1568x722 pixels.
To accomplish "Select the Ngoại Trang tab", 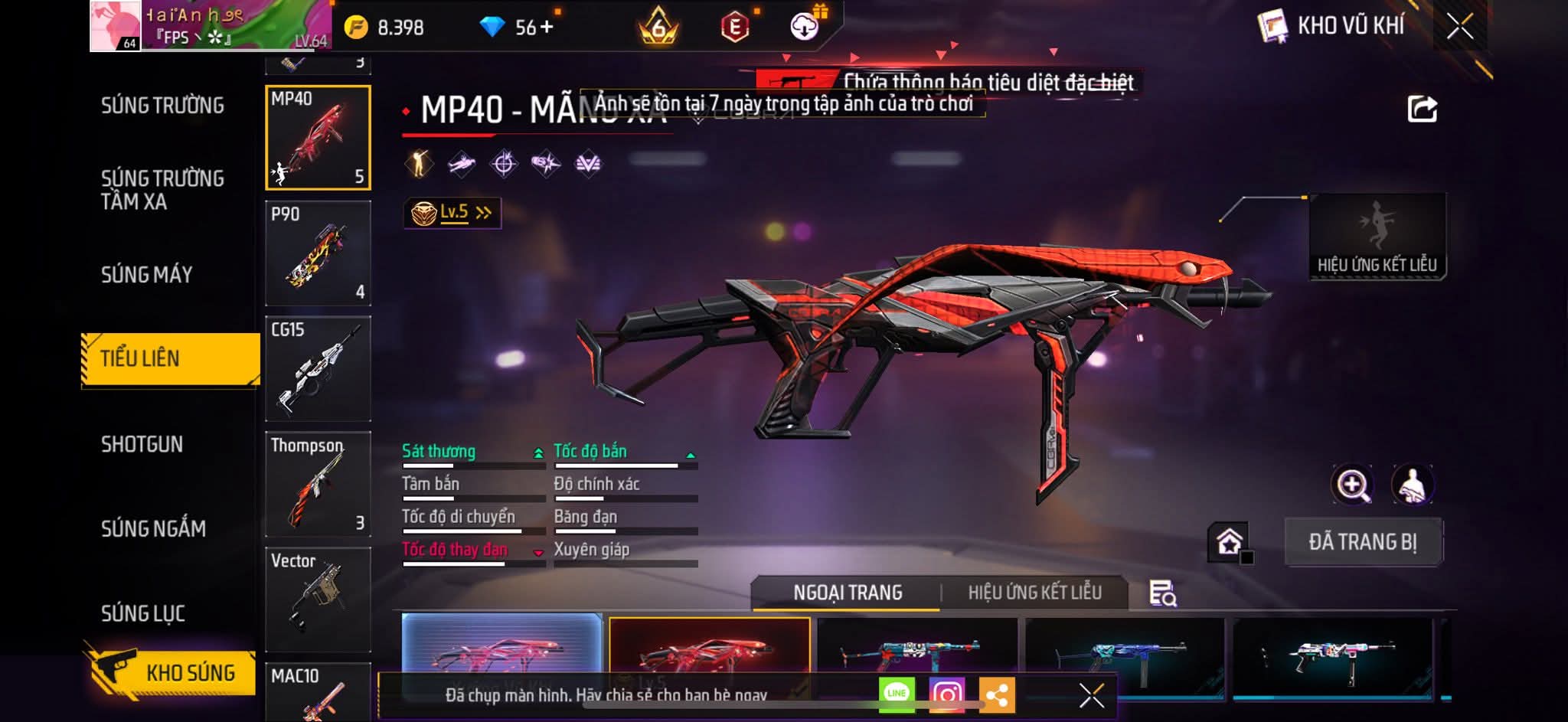I will tap(848, 593).
